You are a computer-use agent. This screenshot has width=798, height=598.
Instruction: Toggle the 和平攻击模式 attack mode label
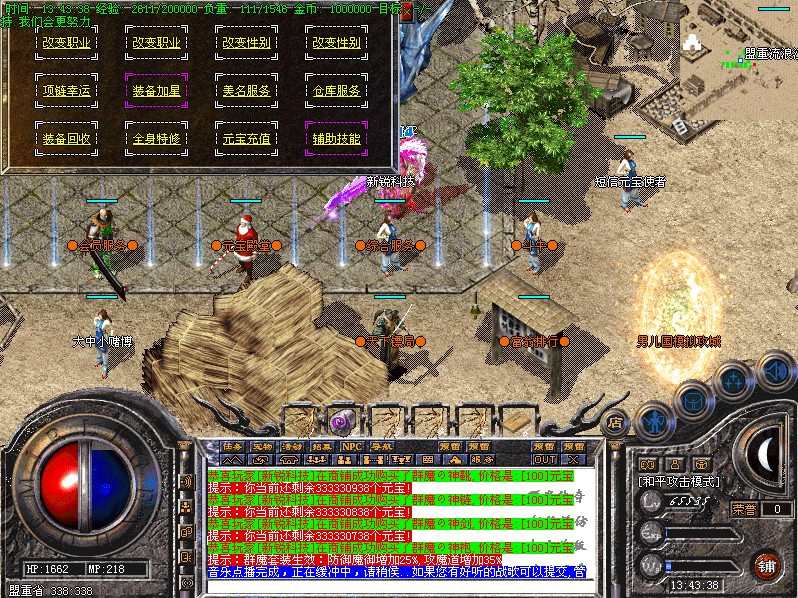click(680, 481)
